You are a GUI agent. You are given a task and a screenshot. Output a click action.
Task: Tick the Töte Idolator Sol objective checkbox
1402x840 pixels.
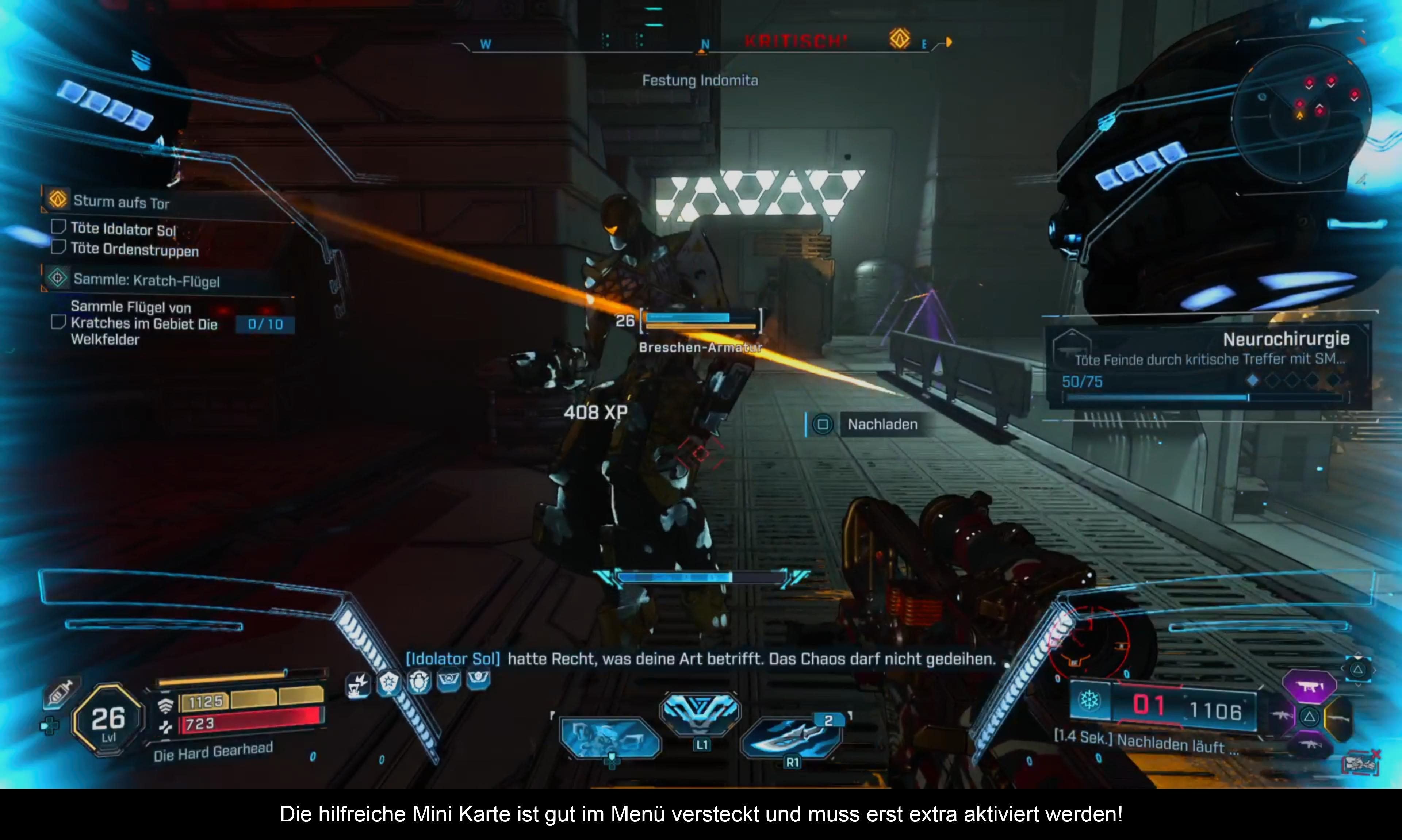click(x=58, y=227)
